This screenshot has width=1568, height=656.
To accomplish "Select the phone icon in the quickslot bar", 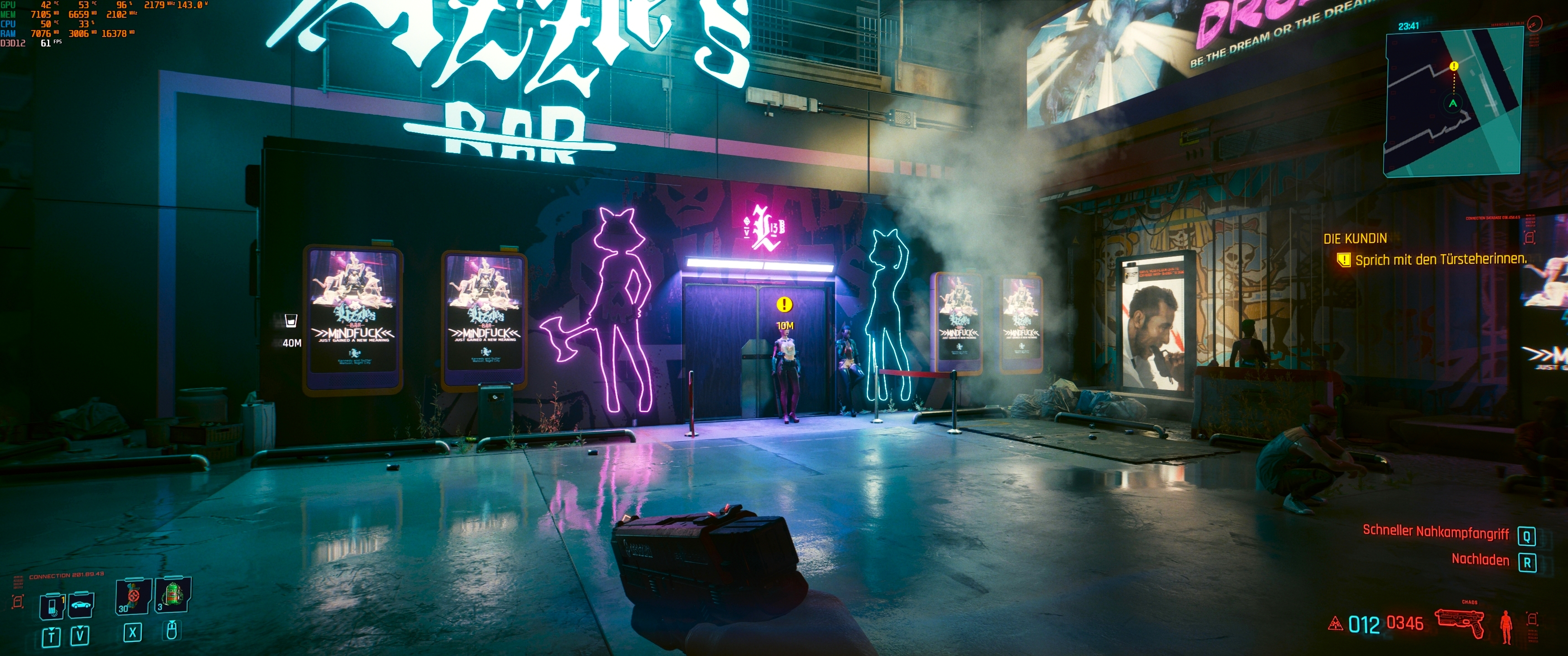I will tap(52, 607).
